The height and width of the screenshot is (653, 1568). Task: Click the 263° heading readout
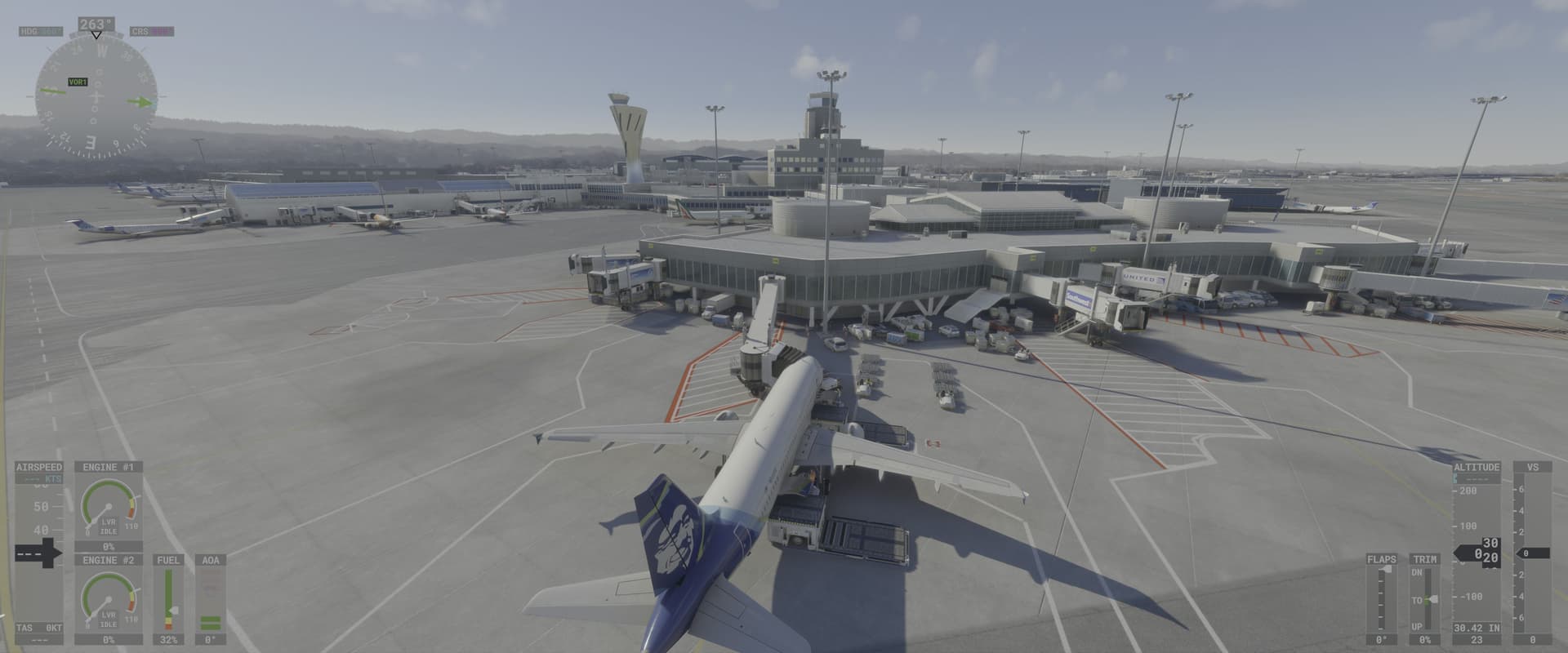tap(98, 23)
